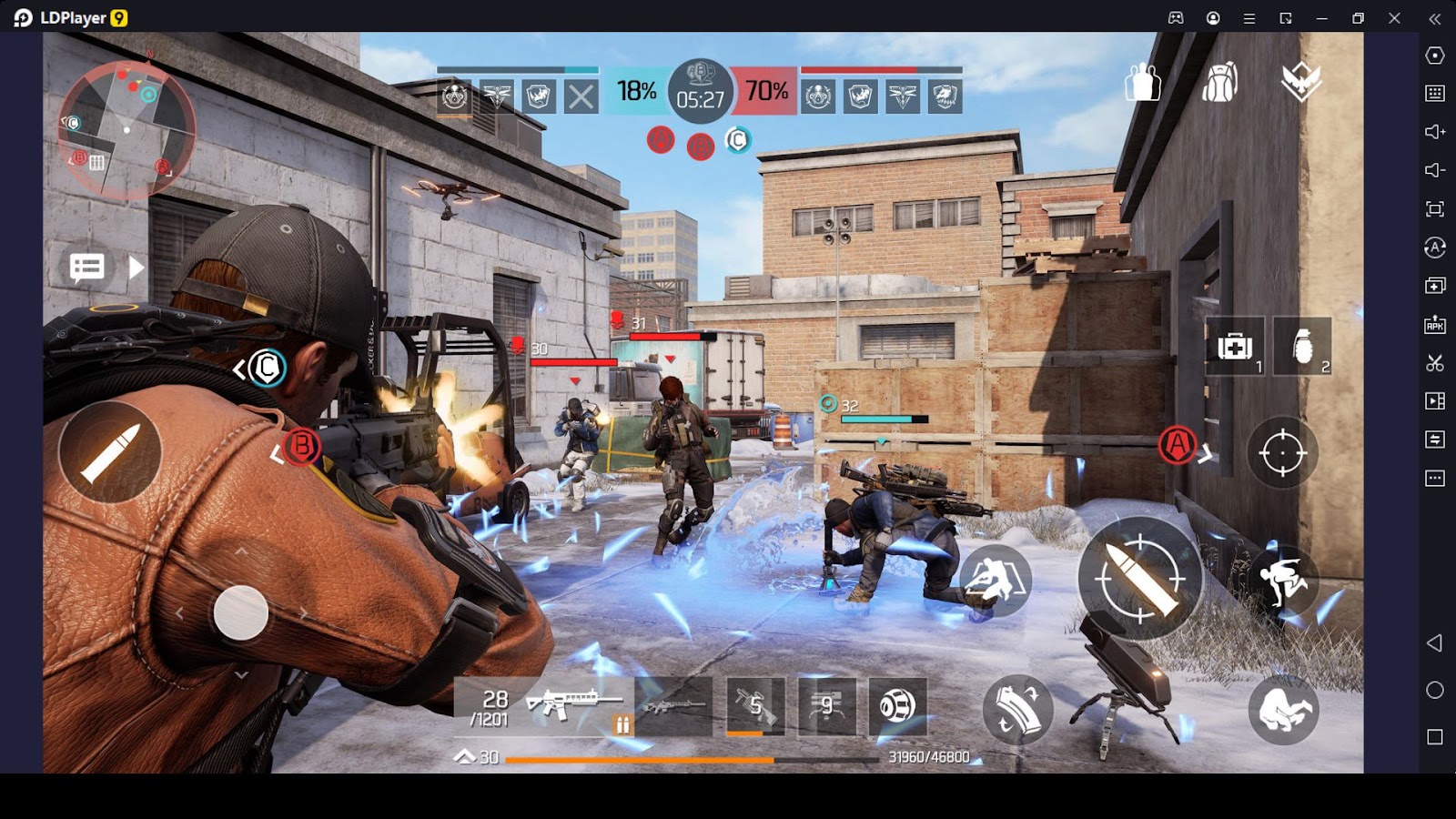Activate the skill showing number 9

(x=826, y=706)
